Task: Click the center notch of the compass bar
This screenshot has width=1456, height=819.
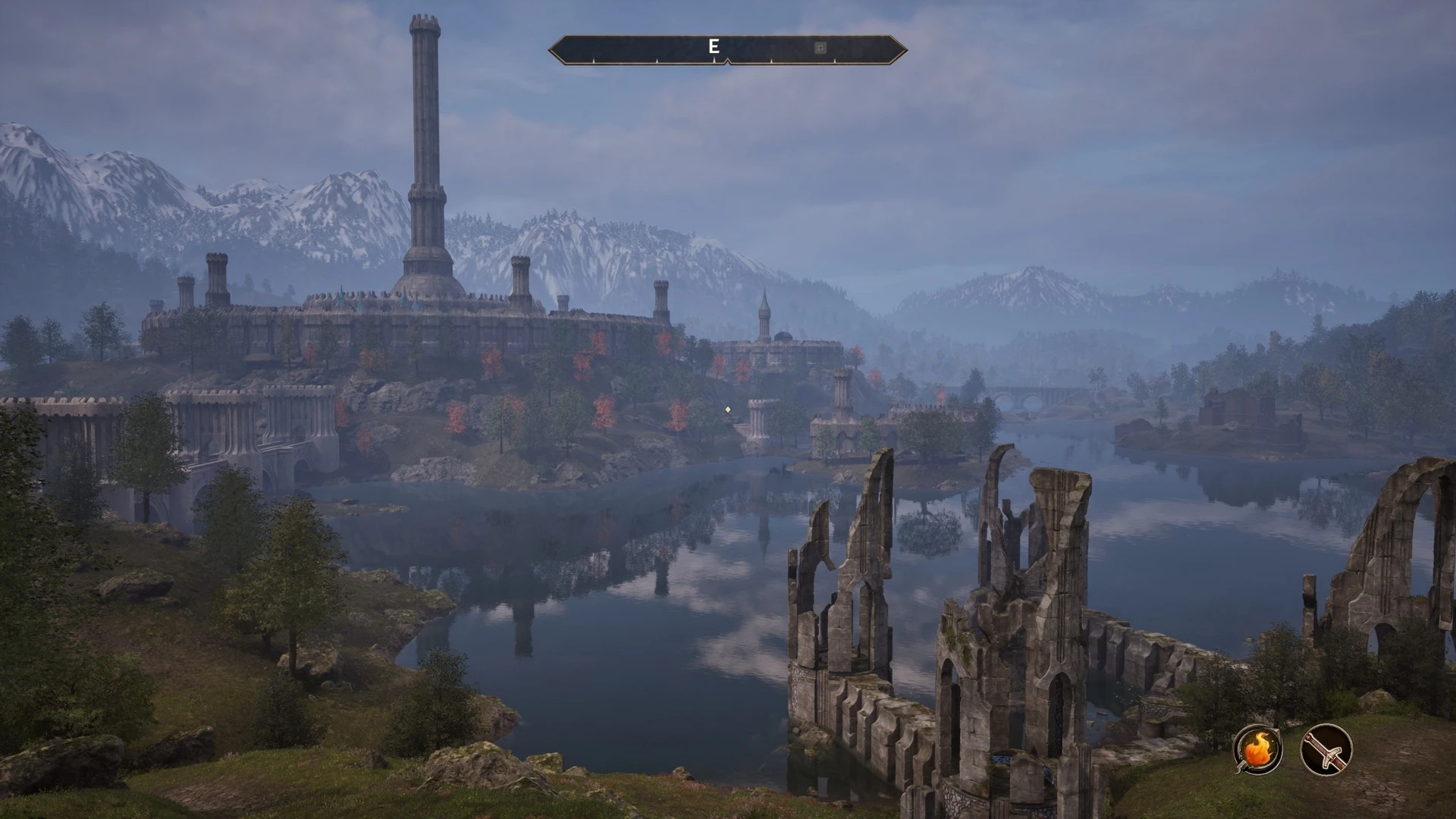Action: coord(728,61)
